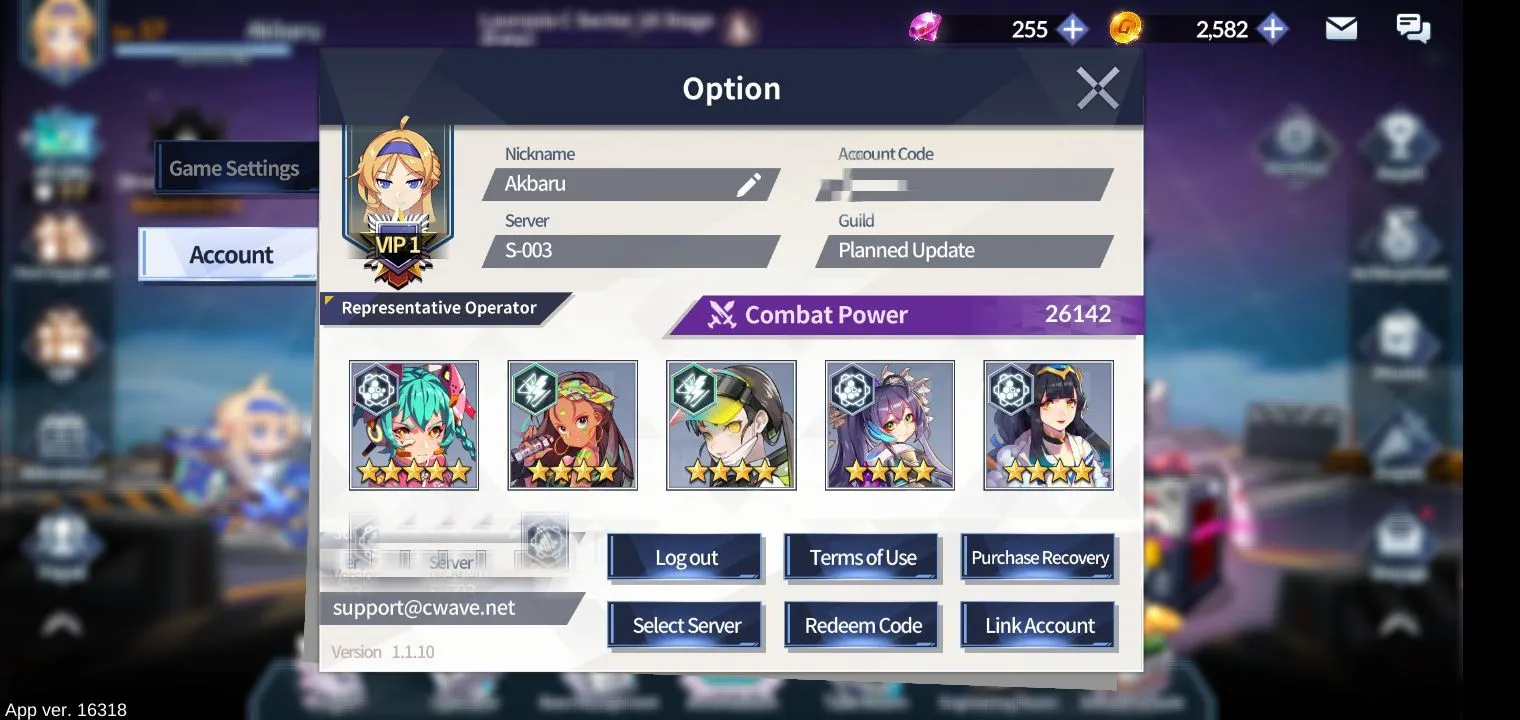Open the mail envelope icon
Screen dimensions: 1520x720
[x=1341, y=29]
